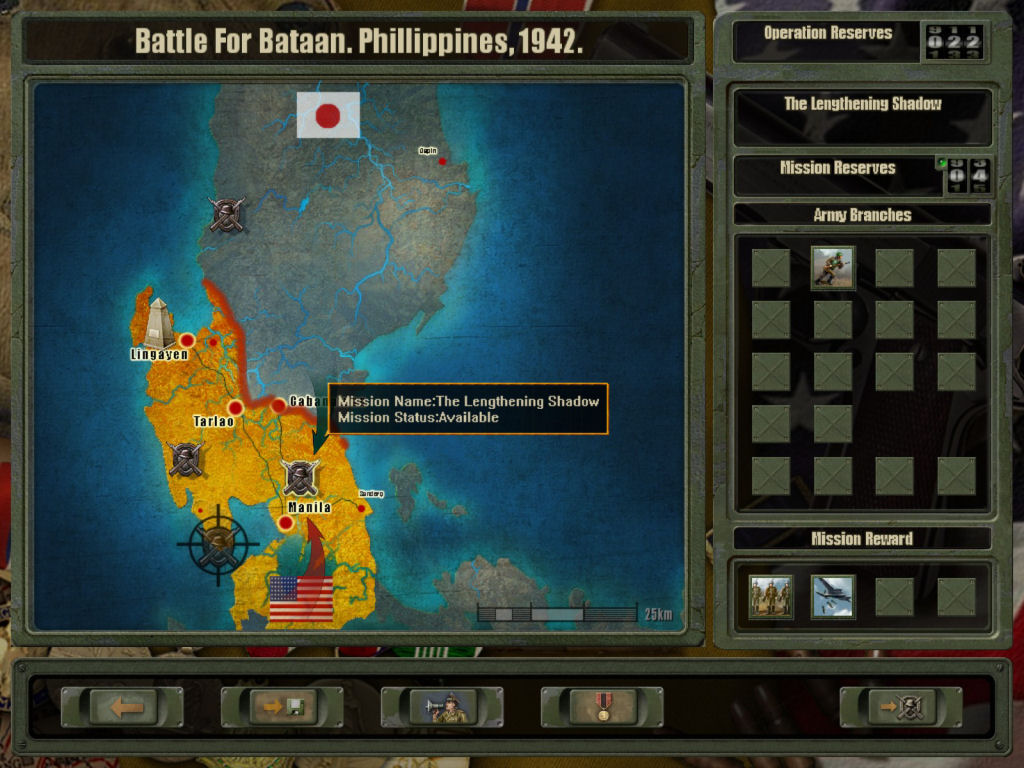This screenshot has height=768, width=1024.
Task: Save game via the arrow-and-floppy-disk button
Action: pos(283,707)
